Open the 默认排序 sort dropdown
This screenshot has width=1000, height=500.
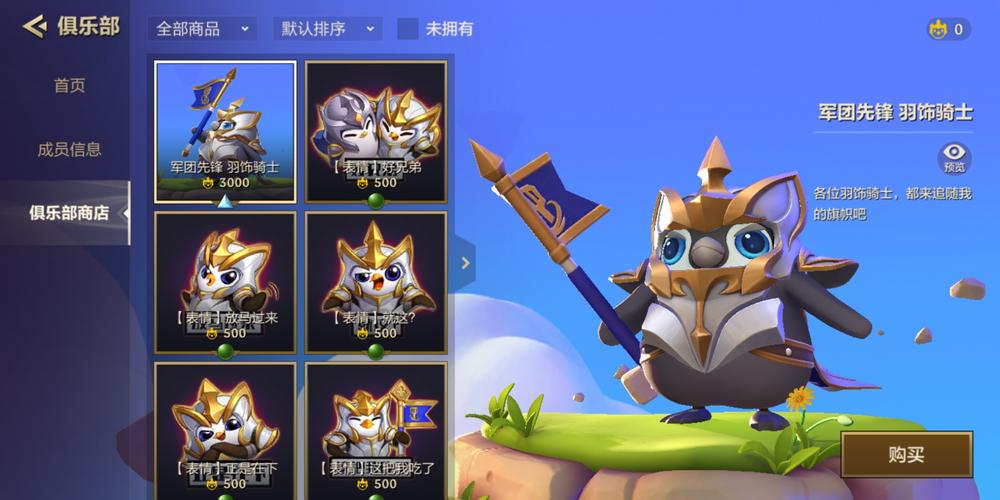(327, 29)
